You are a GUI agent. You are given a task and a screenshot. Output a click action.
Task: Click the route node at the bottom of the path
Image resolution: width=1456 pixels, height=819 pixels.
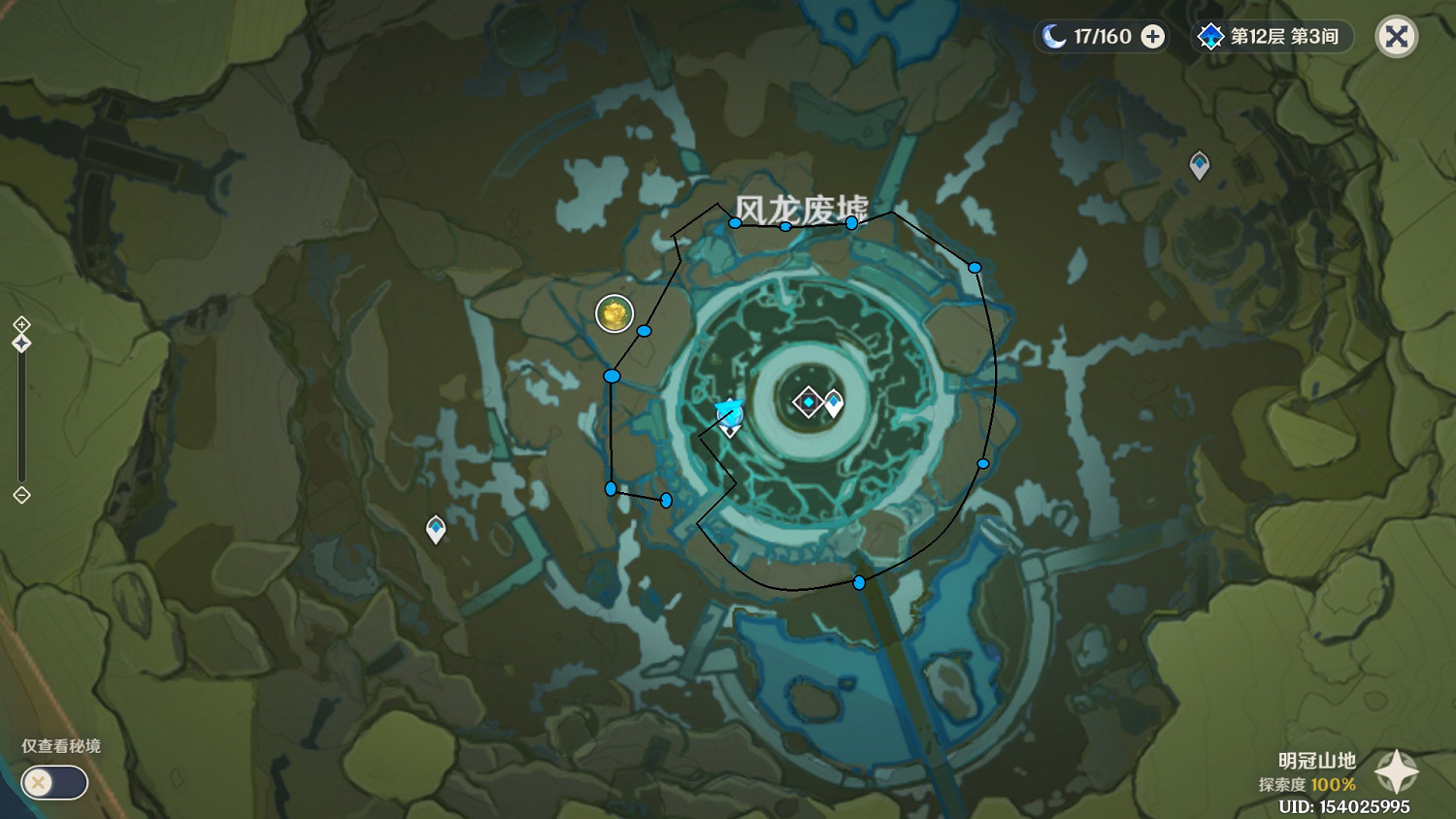(x=858, y=584)
